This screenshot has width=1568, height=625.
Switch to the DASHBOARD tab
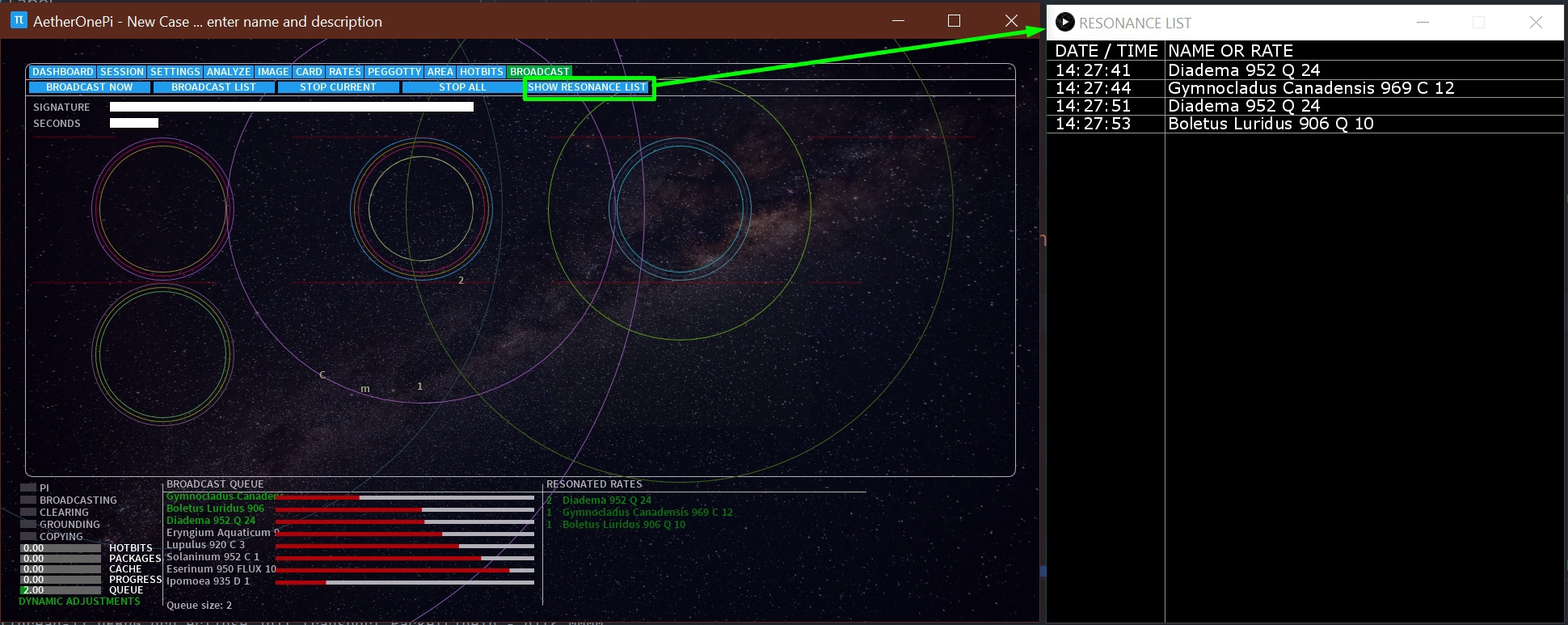[x=63, y=71]
